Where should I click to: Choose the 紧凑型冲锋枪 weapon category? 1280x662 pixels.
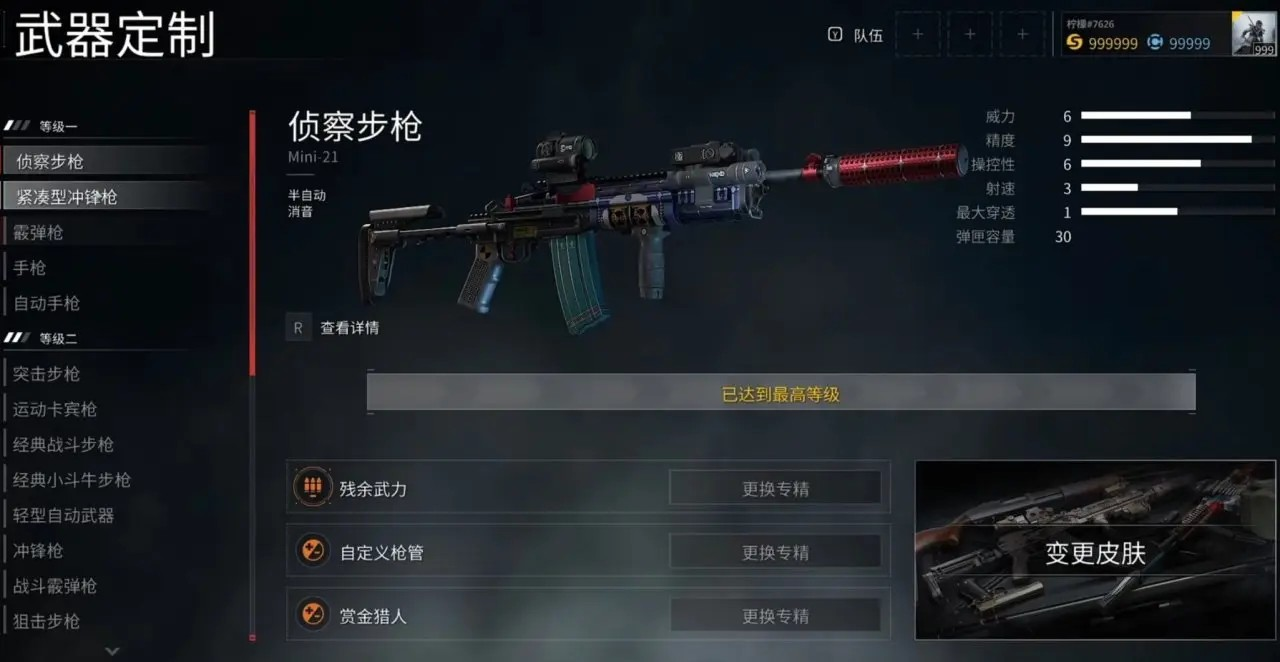click(x=66, y=197)
